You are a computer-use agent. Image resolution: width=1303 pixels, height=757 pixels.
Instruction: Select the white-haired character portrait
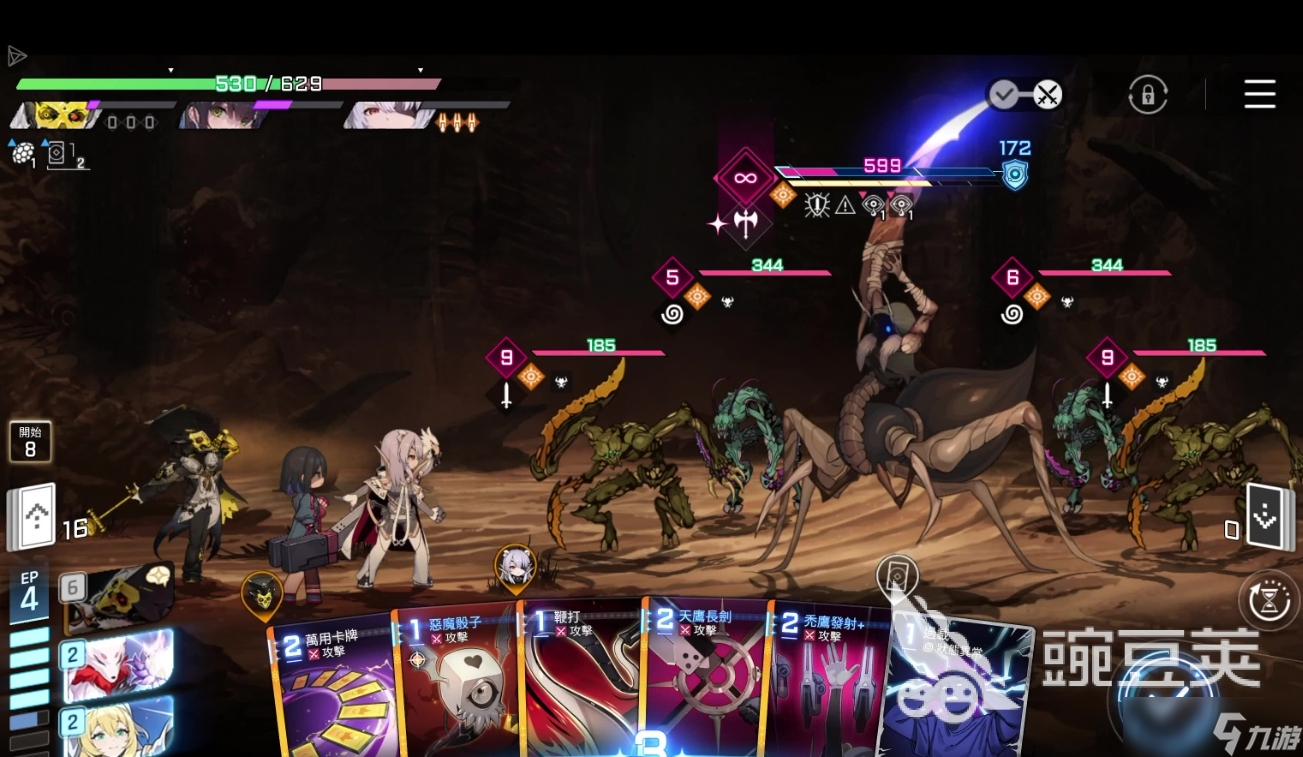click(x=388, y=116)
